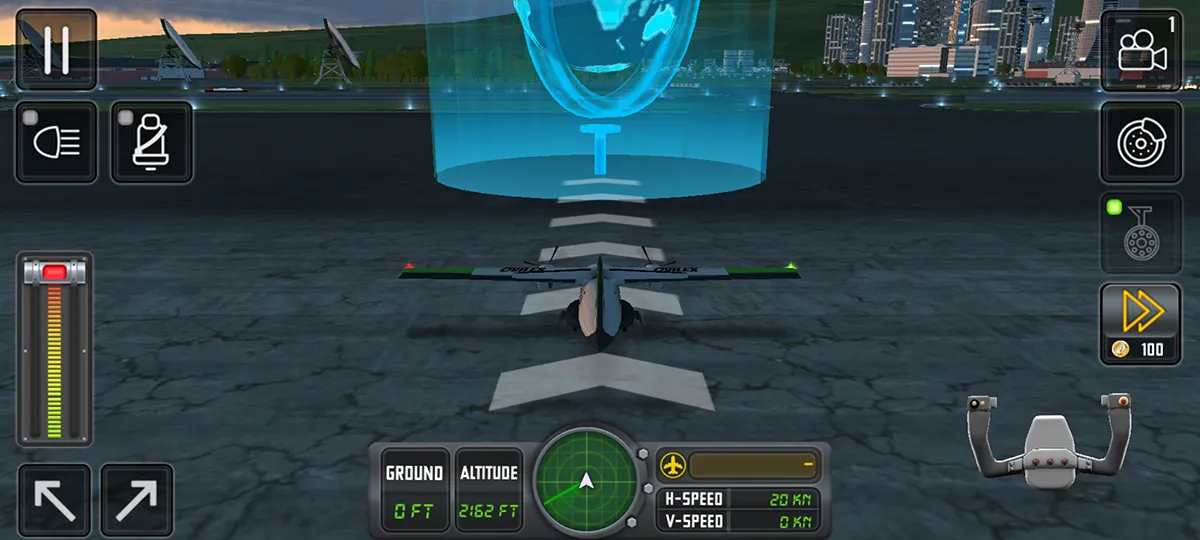Apply the wheel brakes
This screenshot has width=1200, height=540.
pyautogui.click(x=1141, y=142)
